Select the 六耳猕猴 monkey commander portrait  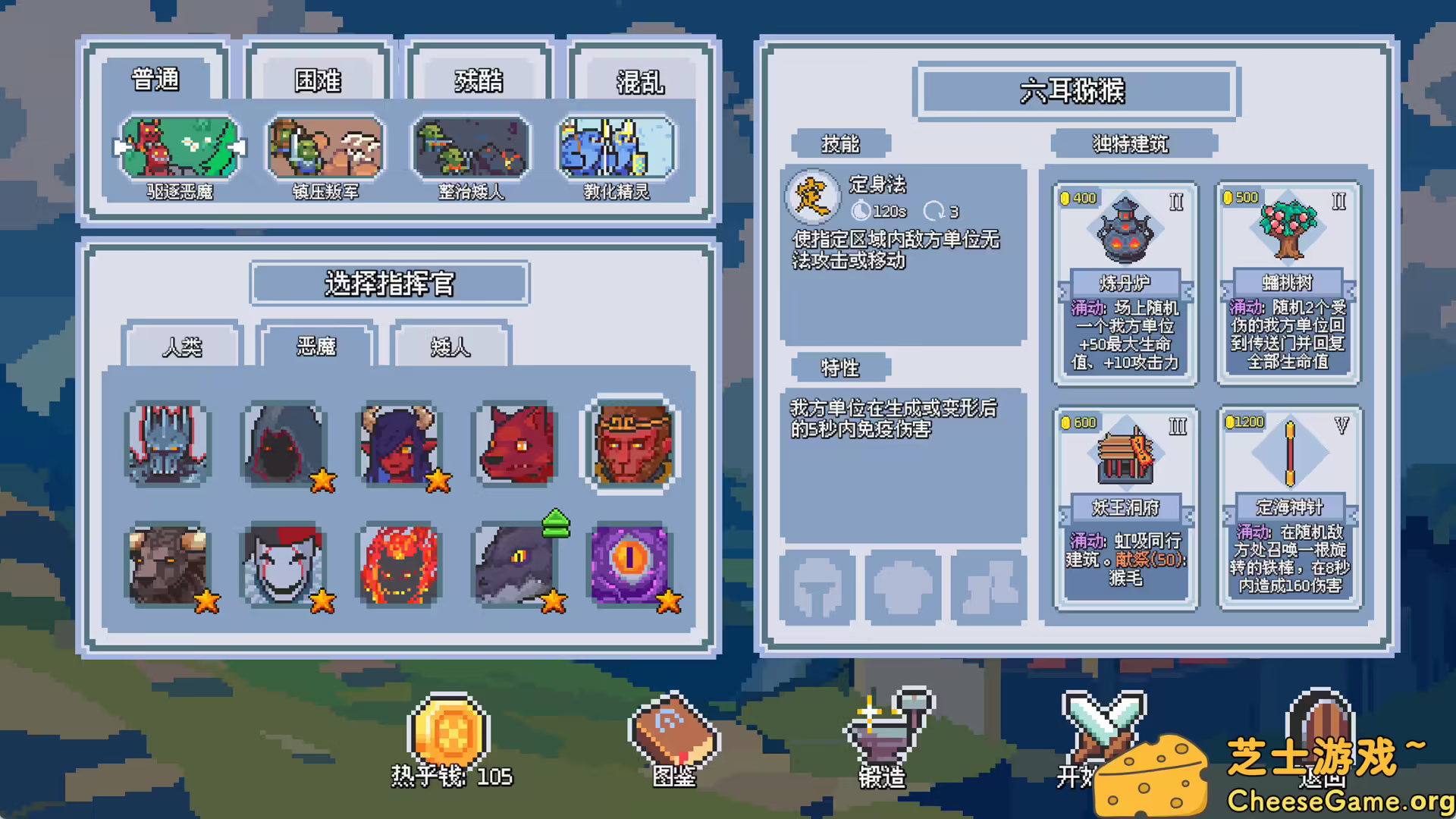tap(631, 444)
